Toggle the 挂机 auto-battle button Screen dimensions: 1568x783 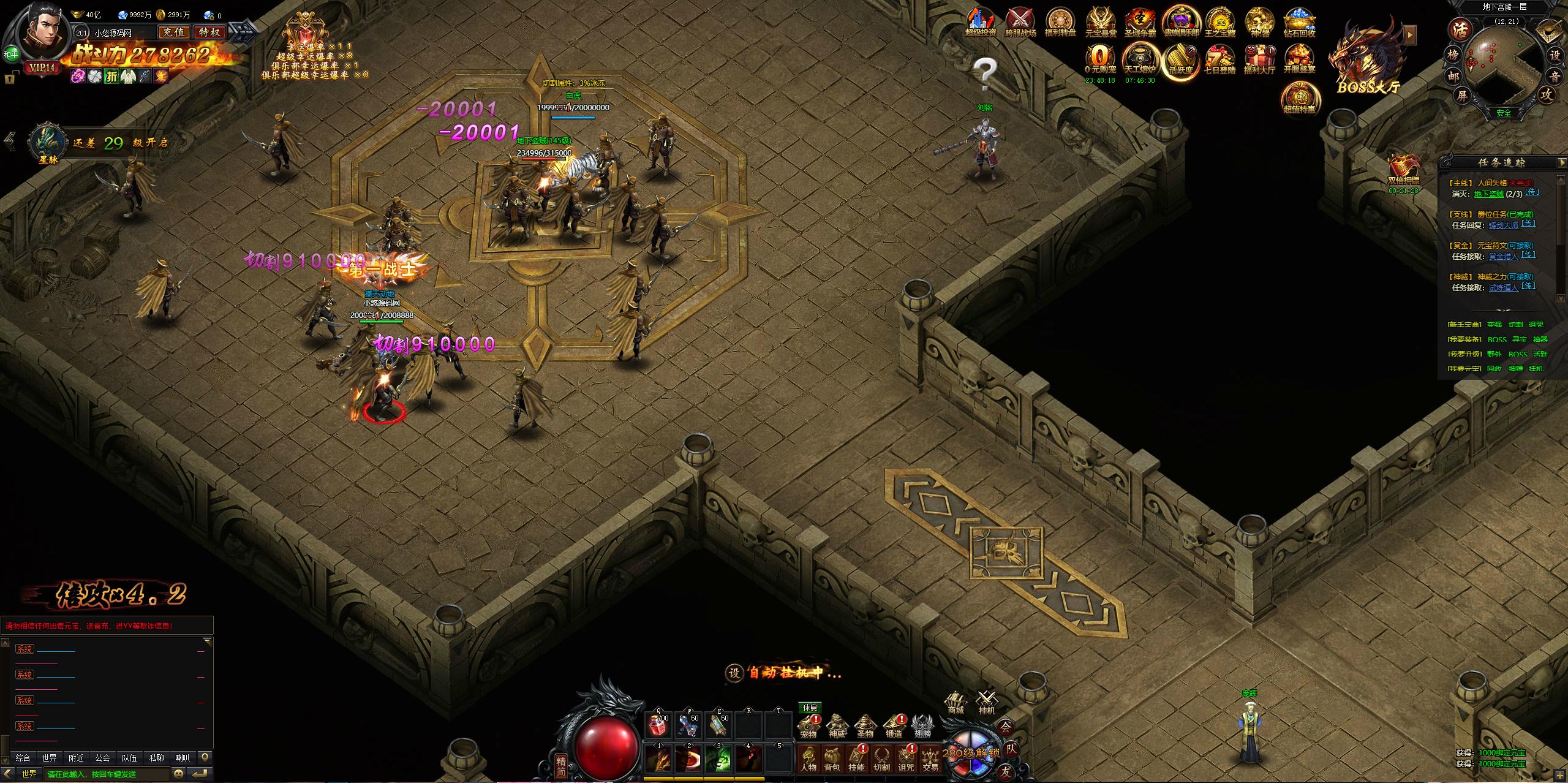[986, 703]
